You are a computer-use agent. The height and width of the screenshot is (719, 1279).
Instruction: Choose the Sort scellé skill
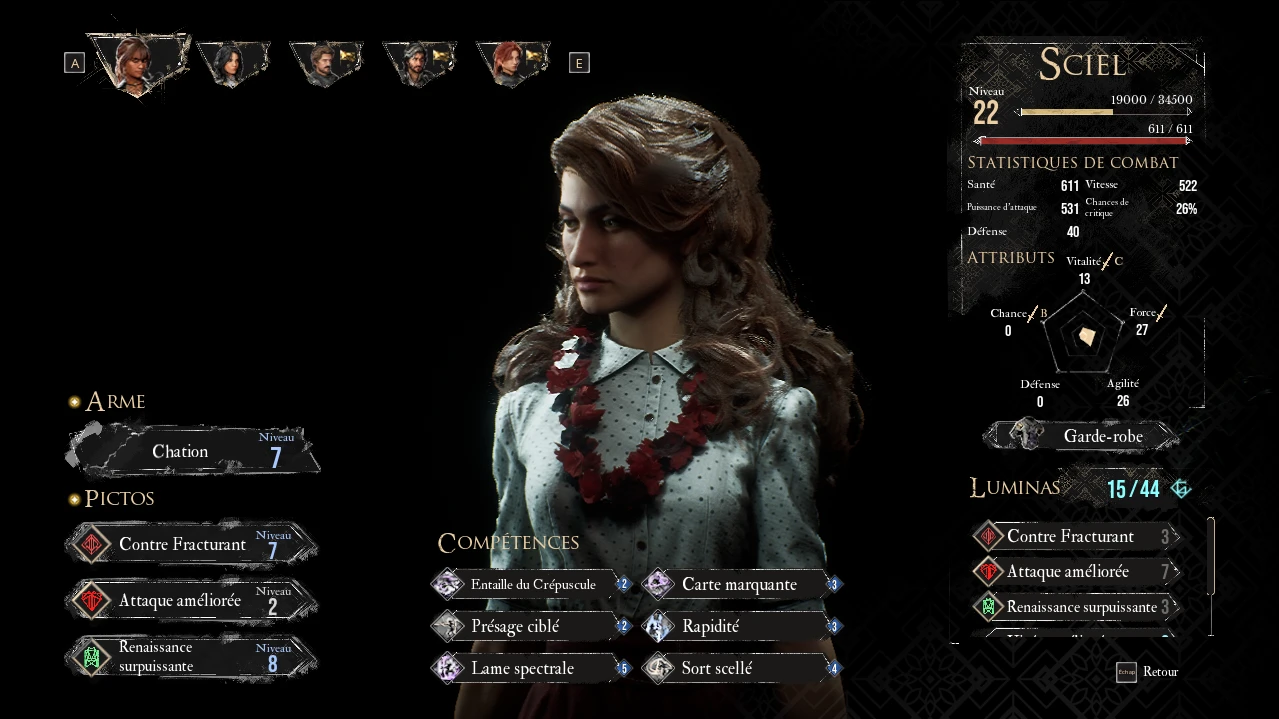741,669
